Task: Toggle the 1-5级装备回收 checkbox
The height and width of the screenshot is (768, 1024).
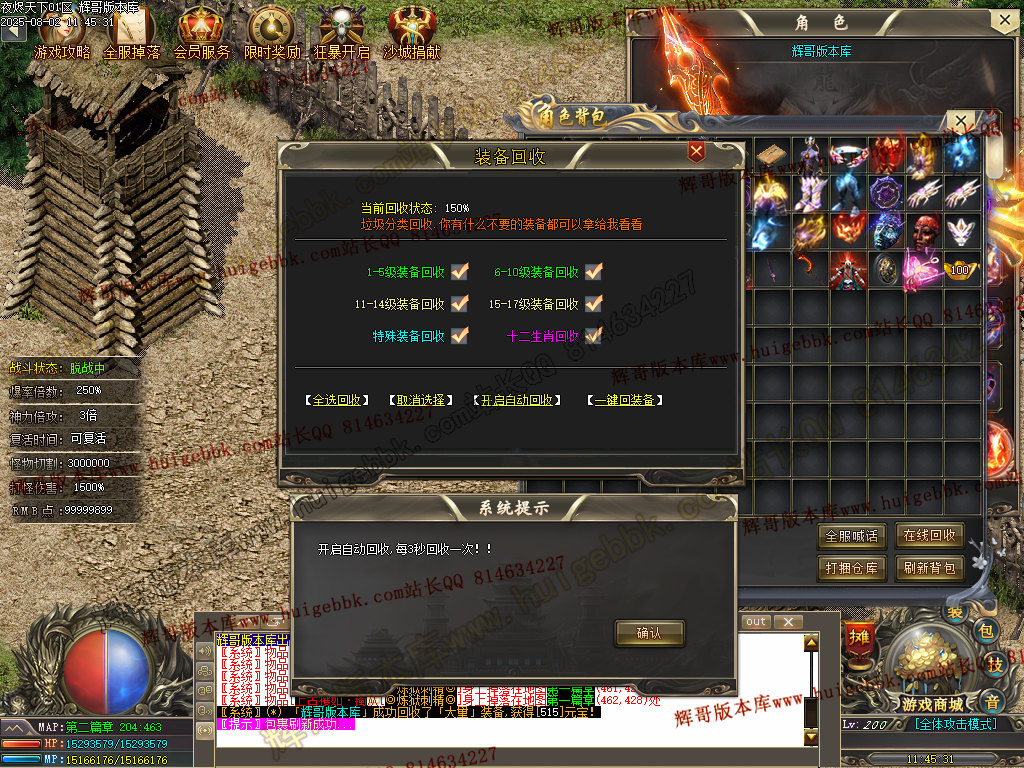Action: tap(460, 272)
